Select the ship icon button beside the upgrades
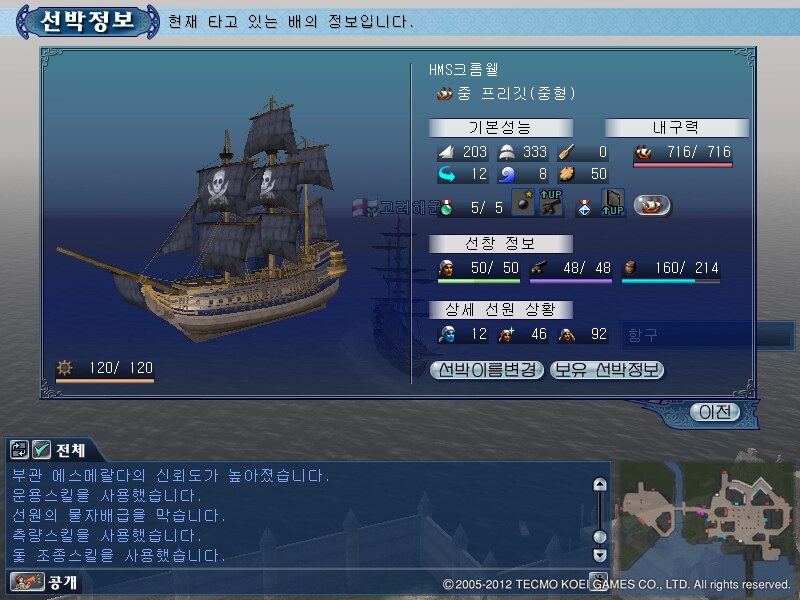Viewport: 800px width, 600px height. (x=652, y=206)
